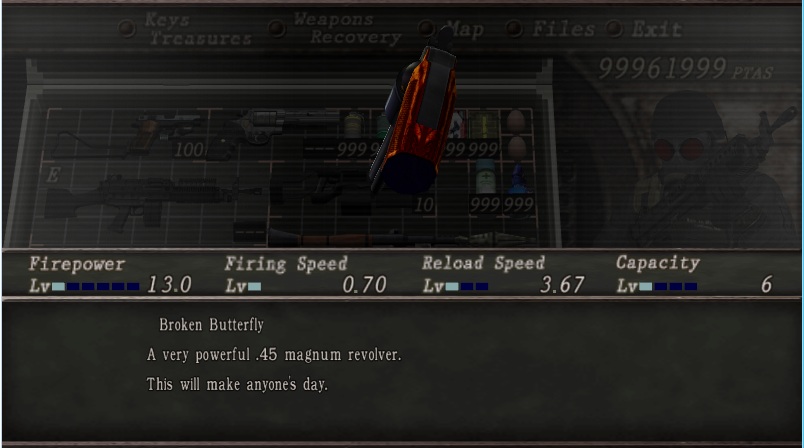804x448 pixels.
Task: Switch to Weapons Recovery tab
Action: pos(346,28)
